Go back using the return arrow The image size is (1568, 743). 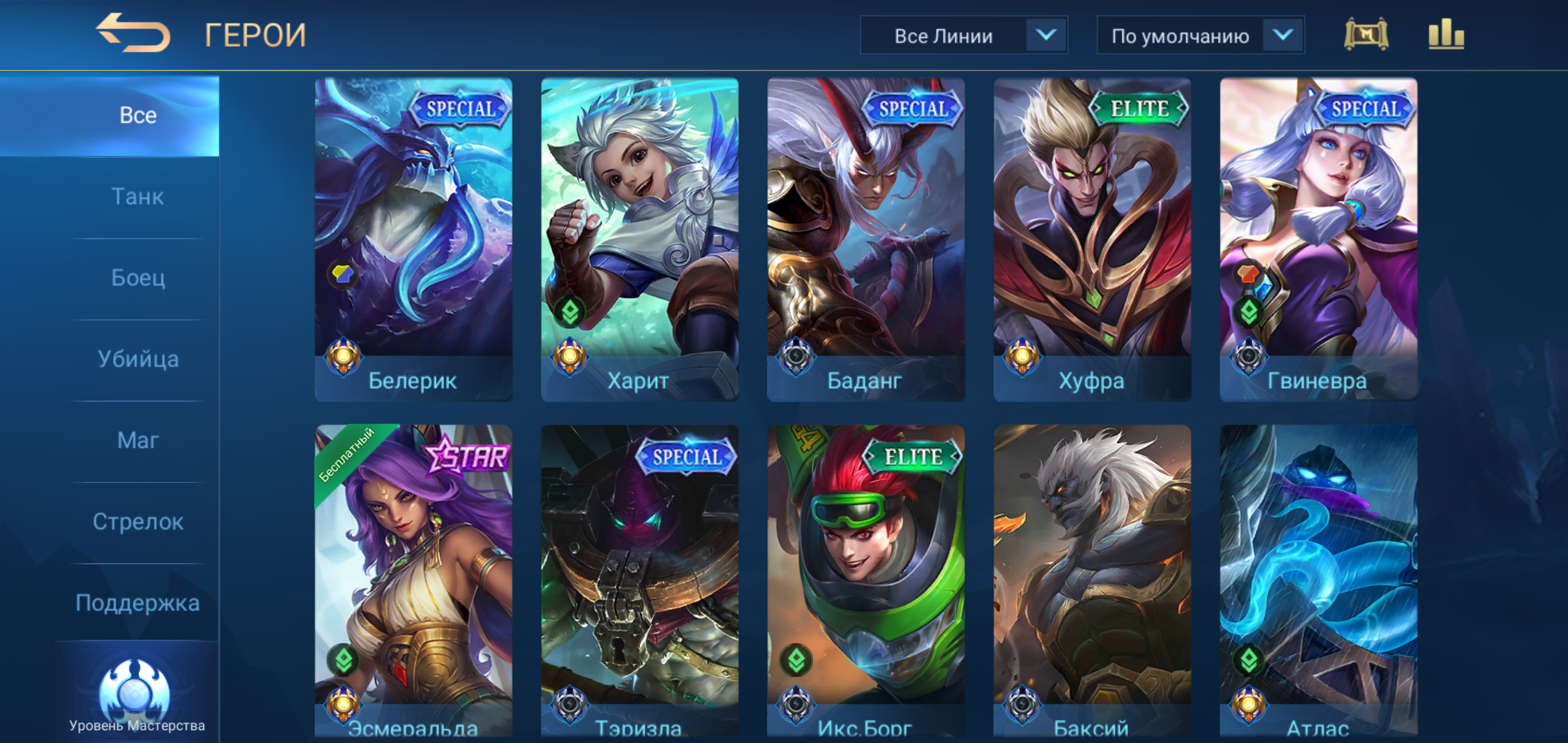pyautogui.click(x=133, y=34)
